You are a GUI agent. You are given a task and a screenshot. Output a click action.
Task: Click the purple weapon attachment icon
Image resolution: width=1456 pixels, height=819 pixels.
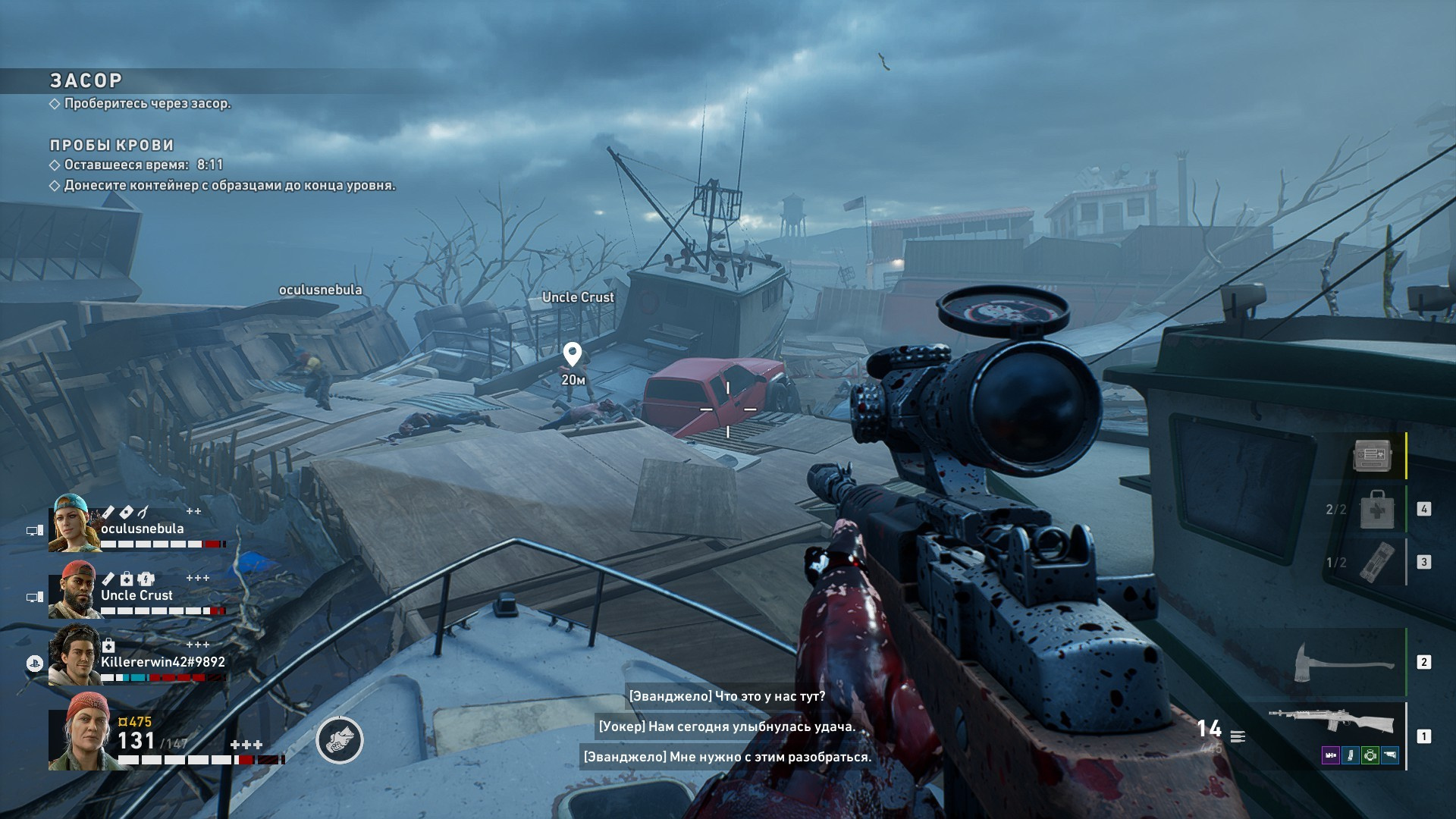(1331, 755)
